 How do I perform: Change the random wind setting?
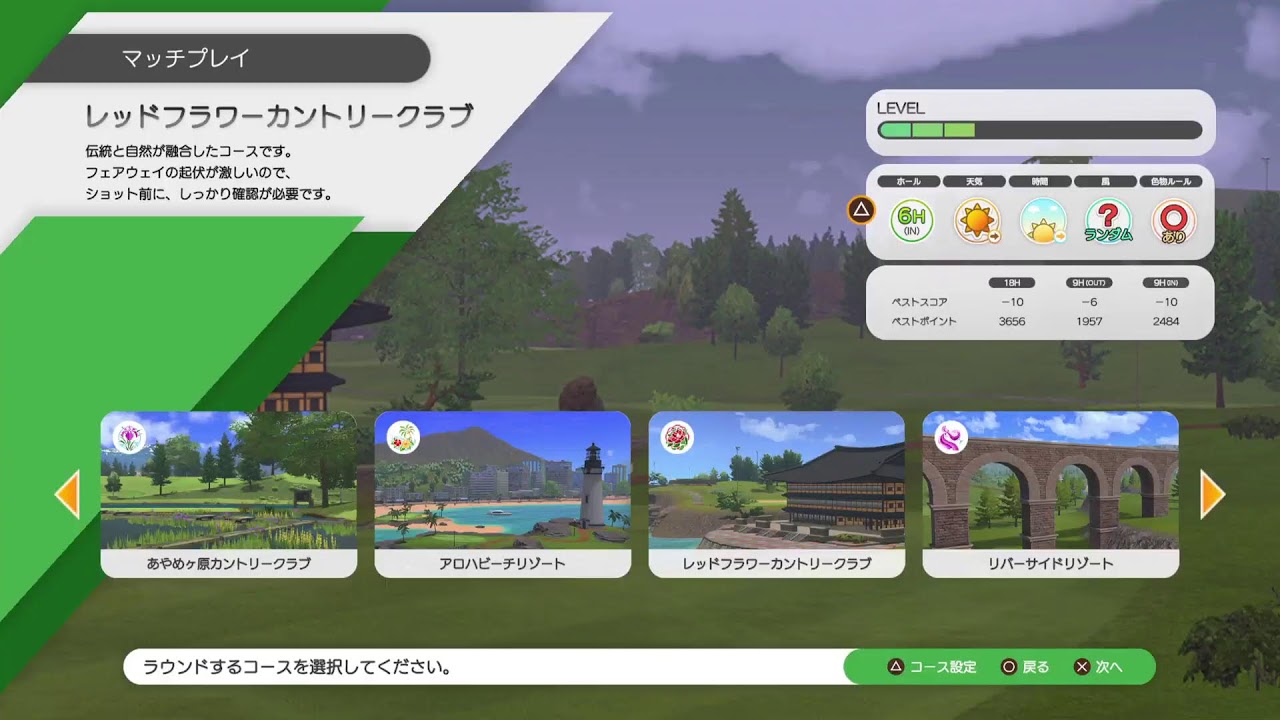click(x=1108, y=221)
